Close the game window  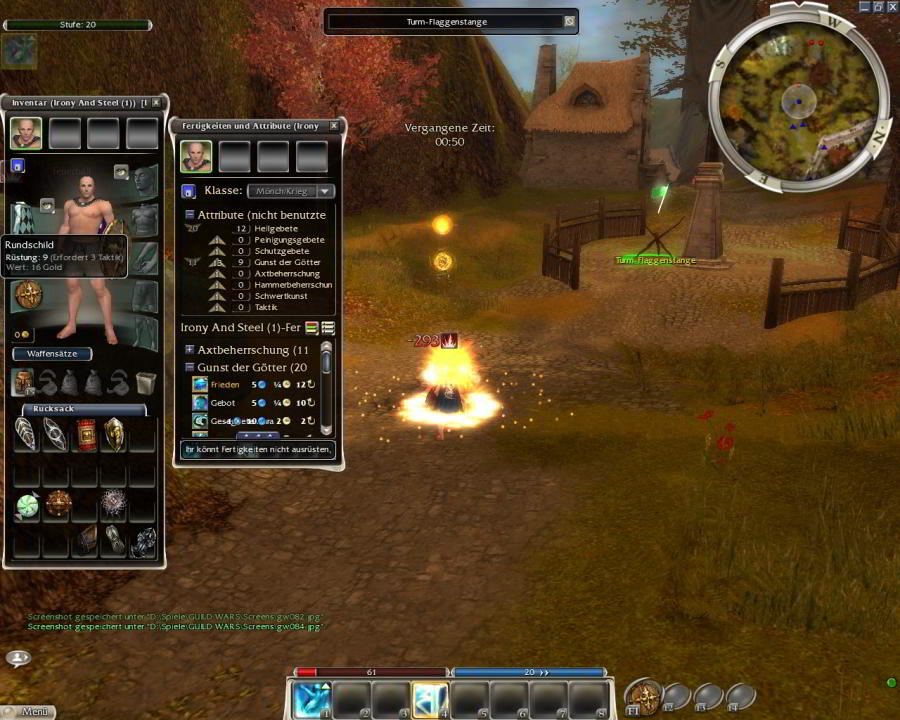click(x=892, y=6)
